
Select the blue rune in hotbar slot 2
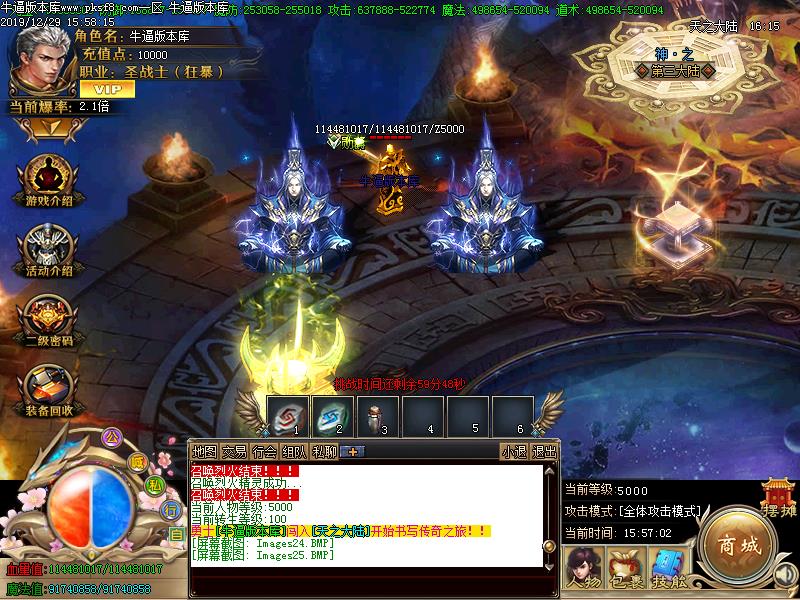tap(332, 413)
